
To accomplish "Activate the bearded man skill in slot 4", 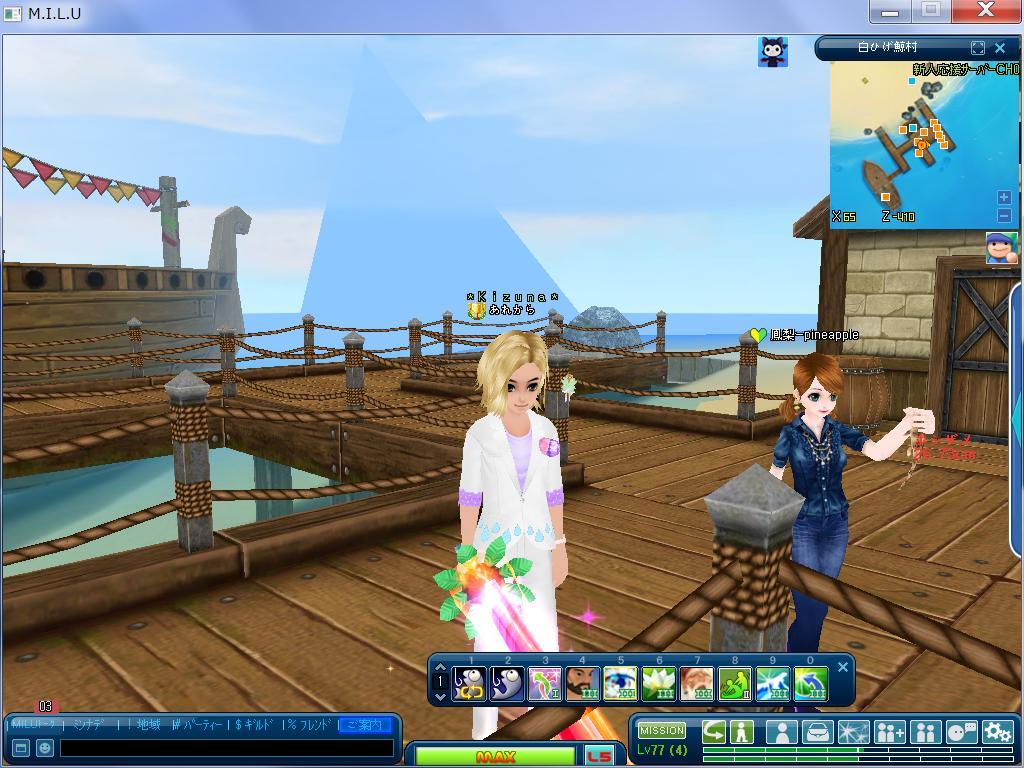I will [583, 684].
